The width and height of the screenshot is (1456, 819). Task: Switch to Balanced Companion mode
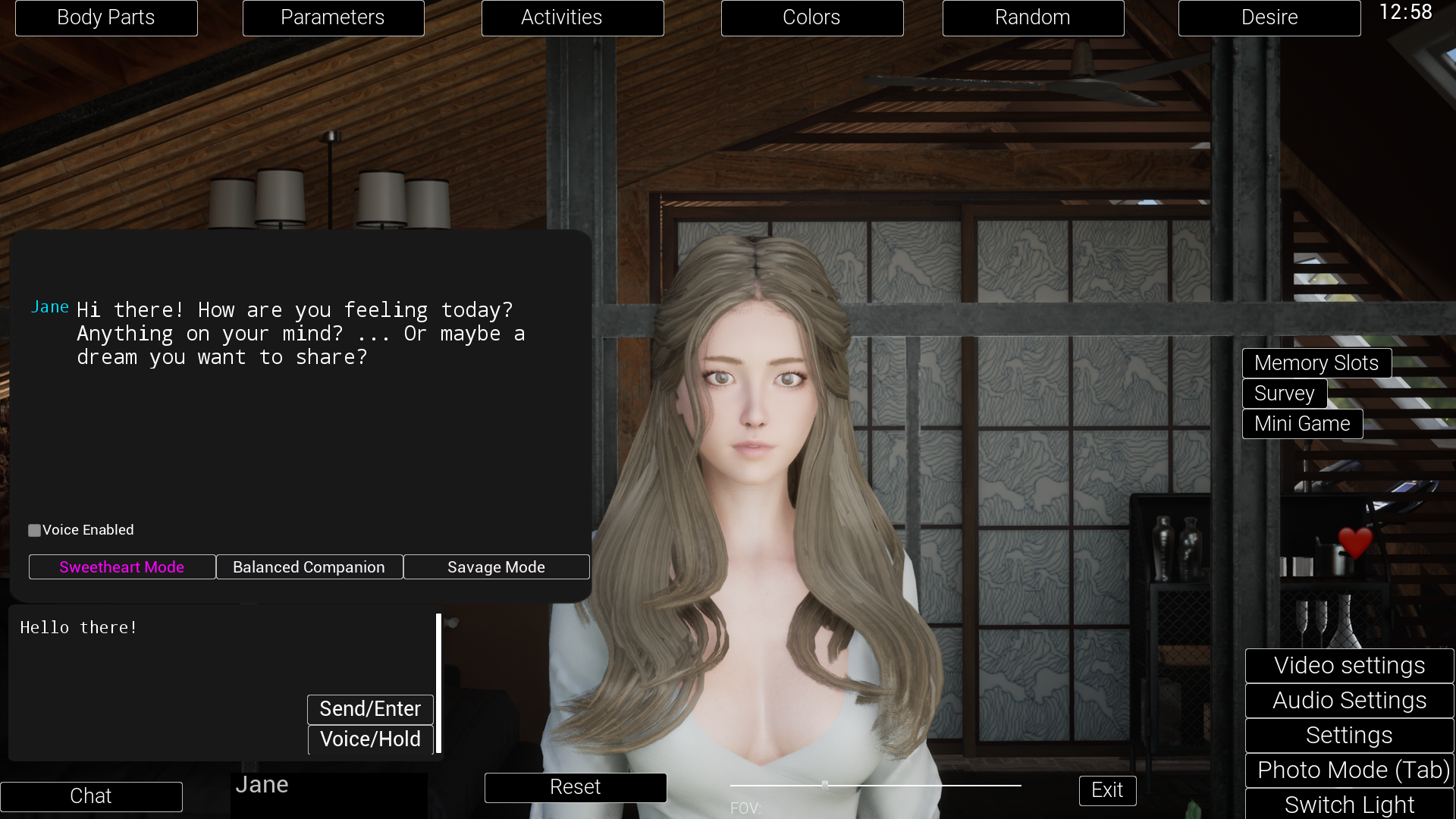pyautogui.click(x=309, y=566)
